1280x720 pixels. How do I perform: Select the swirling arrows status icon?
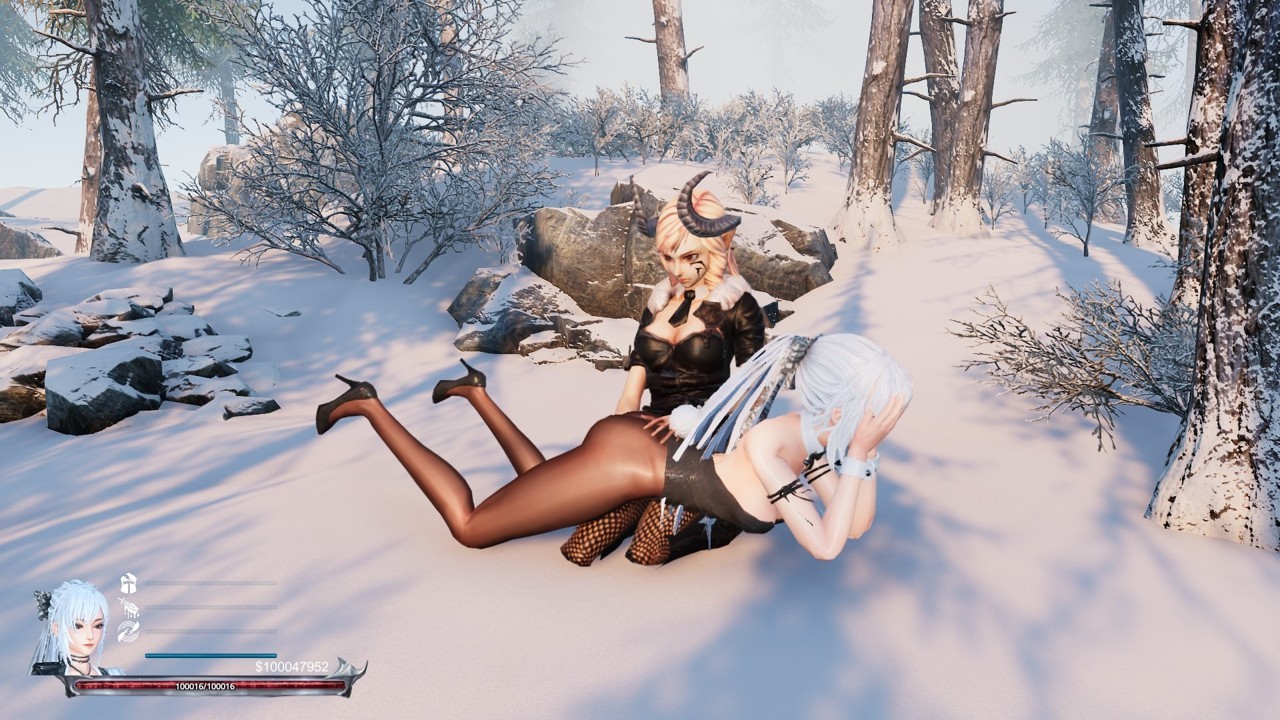point(128,631)
